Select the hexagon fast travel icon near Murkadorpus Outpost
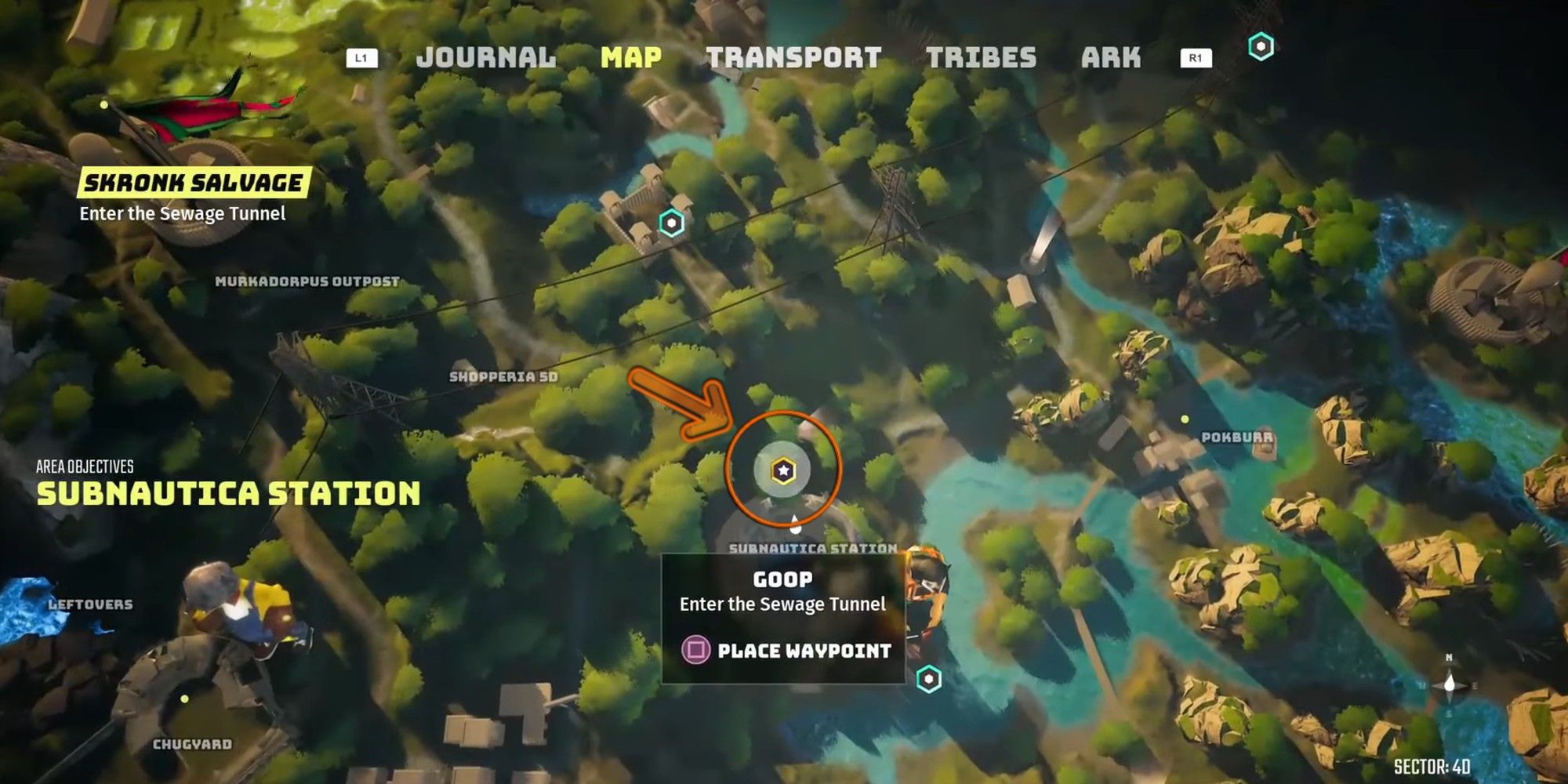The width and height of the screenshot is (1568, 784). (670, 223)
